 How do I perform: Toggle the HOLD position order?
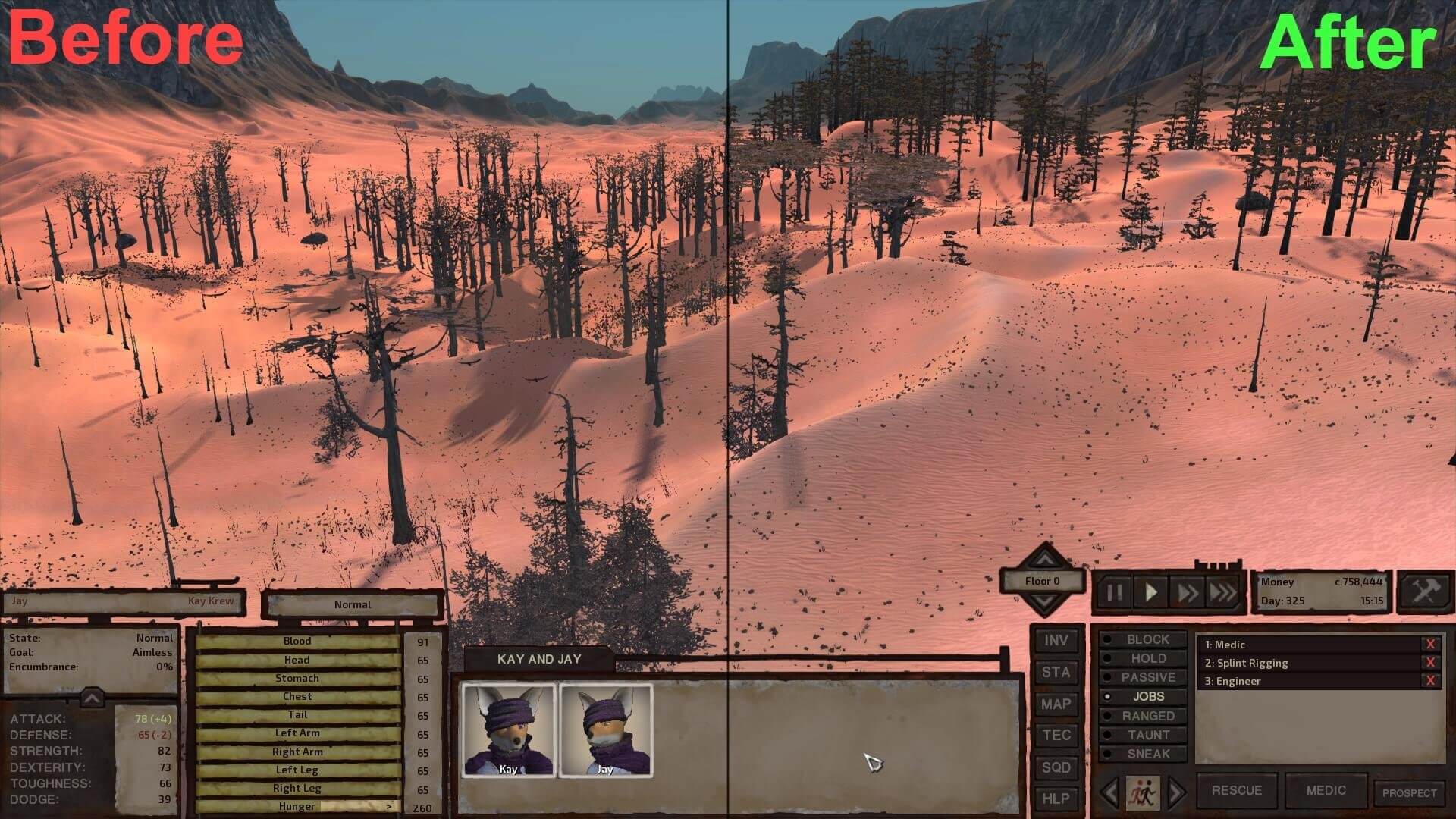tap(1147, 659)
